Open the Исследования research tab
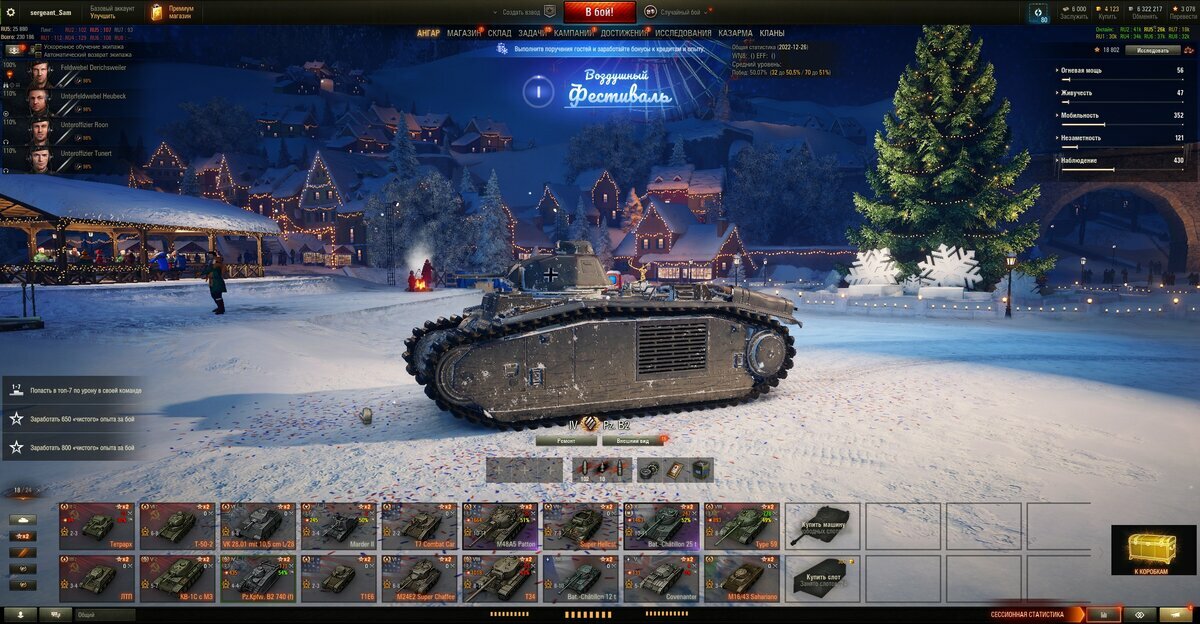The image size is (1200, 624). point(683,33)
